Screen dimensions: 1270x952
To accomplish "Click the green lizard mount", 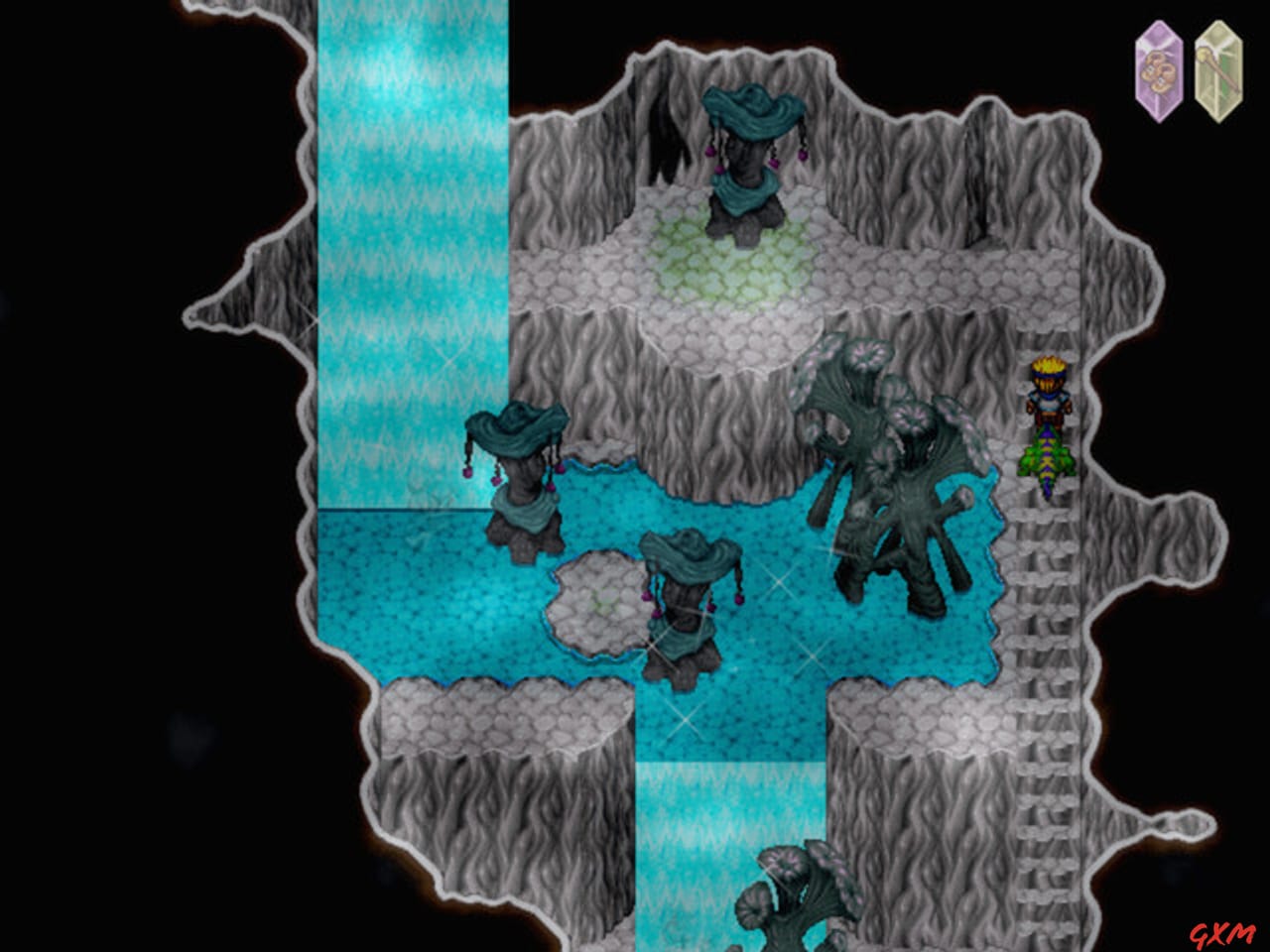I will point(1045,461).
